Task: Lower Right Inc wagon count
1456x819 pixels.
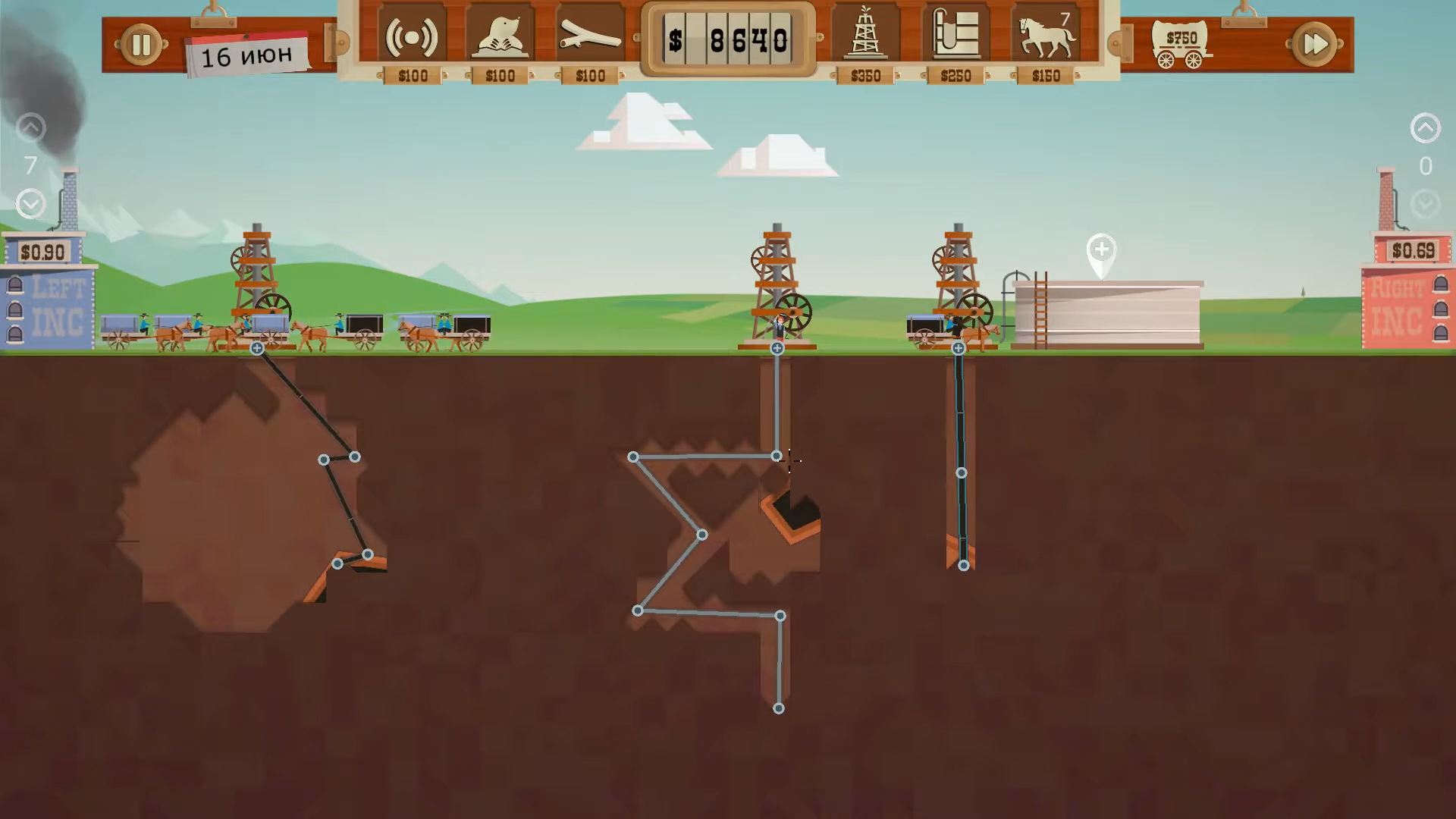Action: (x=1425, y=203)
